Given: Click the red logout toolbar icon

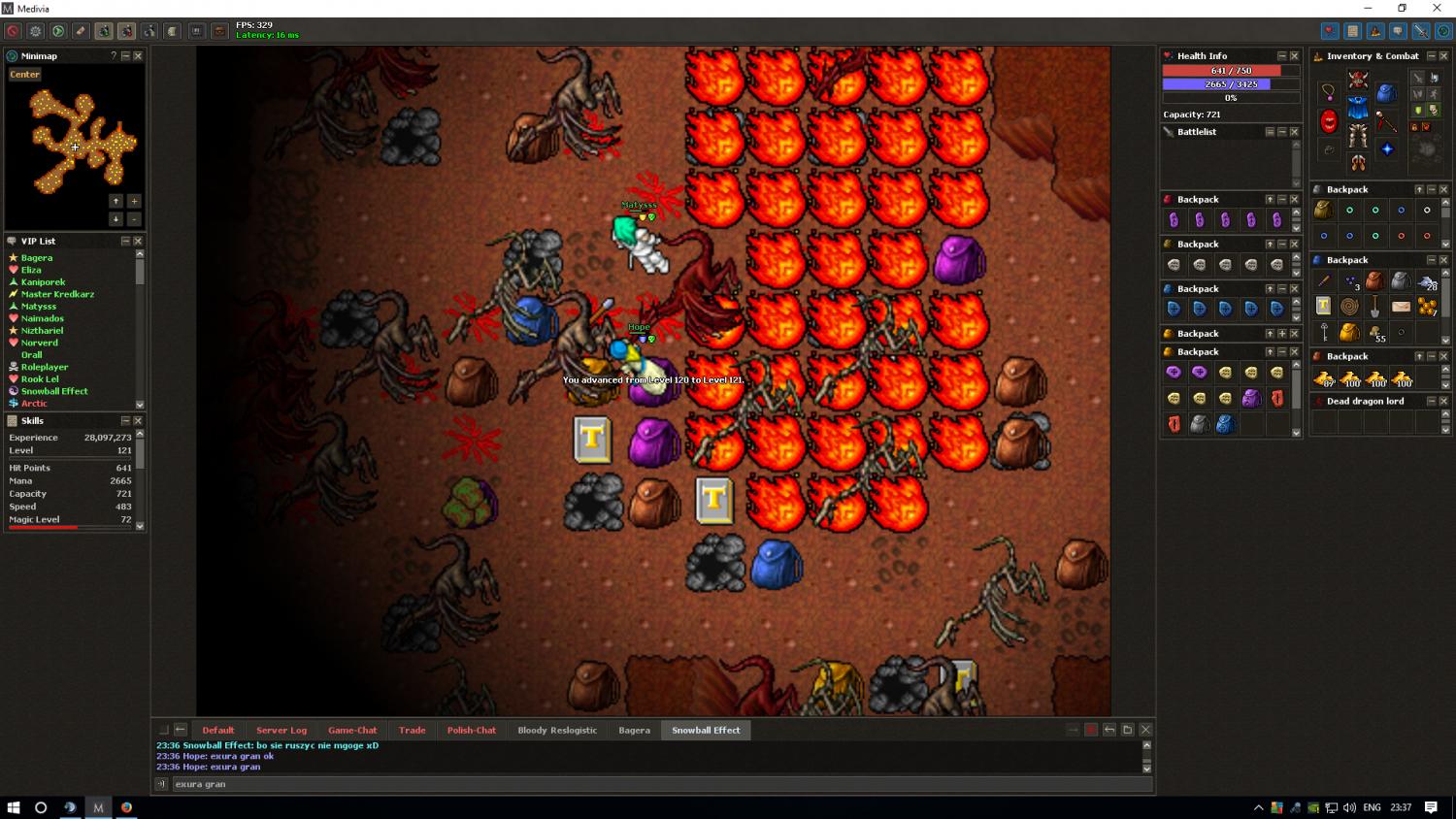Looking at the screenshot, I should (13, 32).
